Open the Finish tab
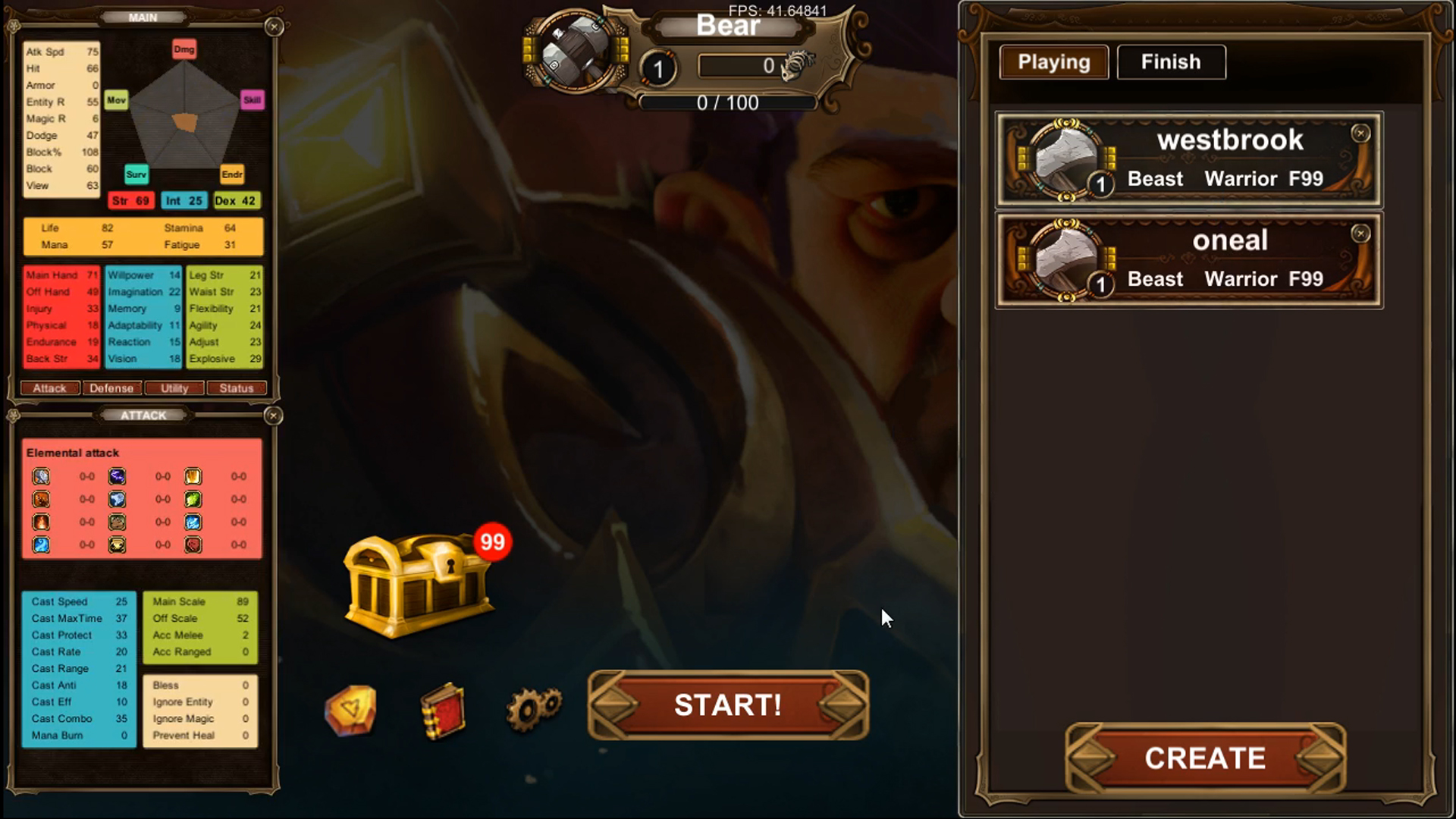Viewport: 1456px width, 819px height. [1171, 62]
